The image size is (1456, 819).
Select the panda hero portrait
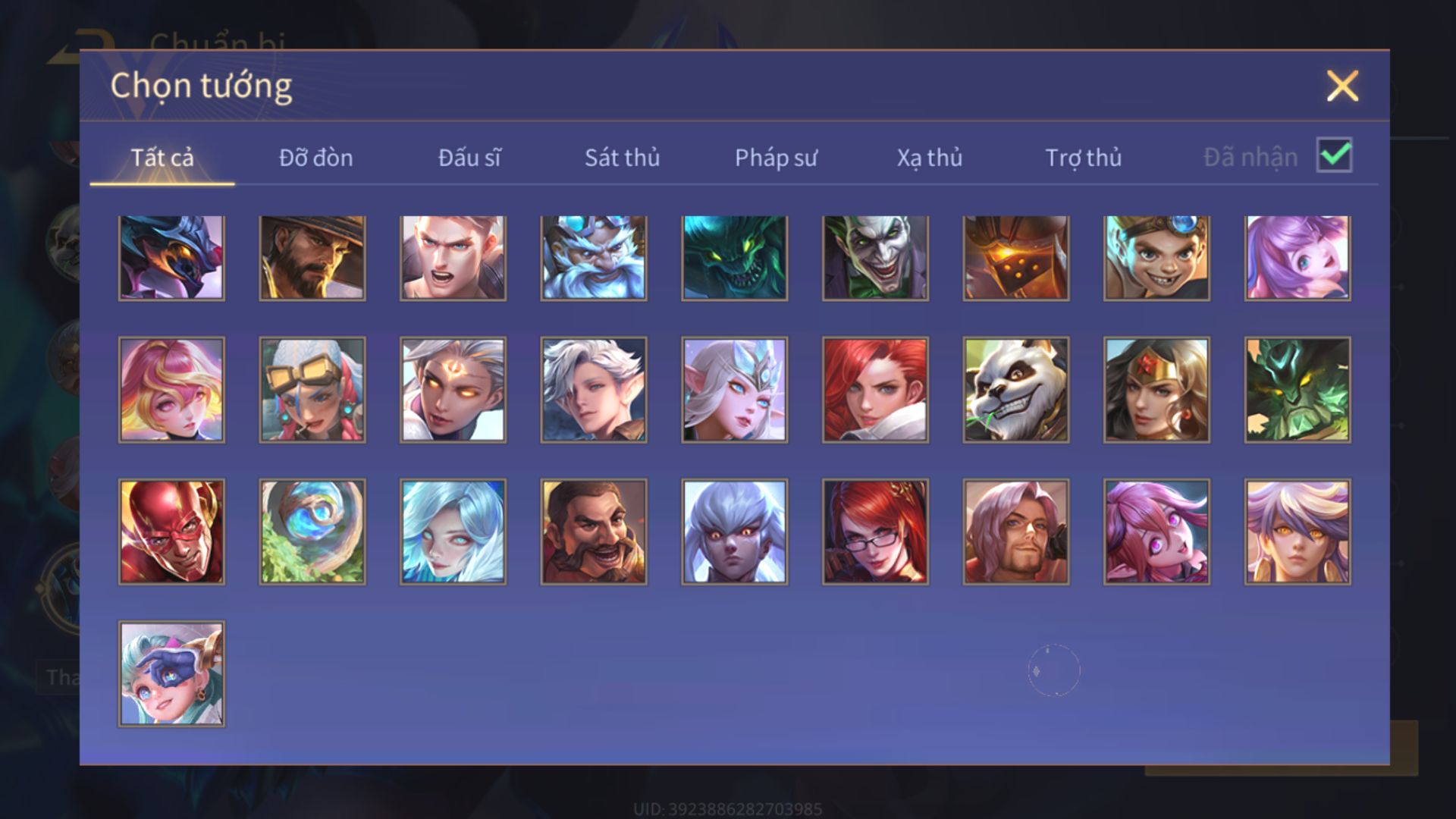1016,390
